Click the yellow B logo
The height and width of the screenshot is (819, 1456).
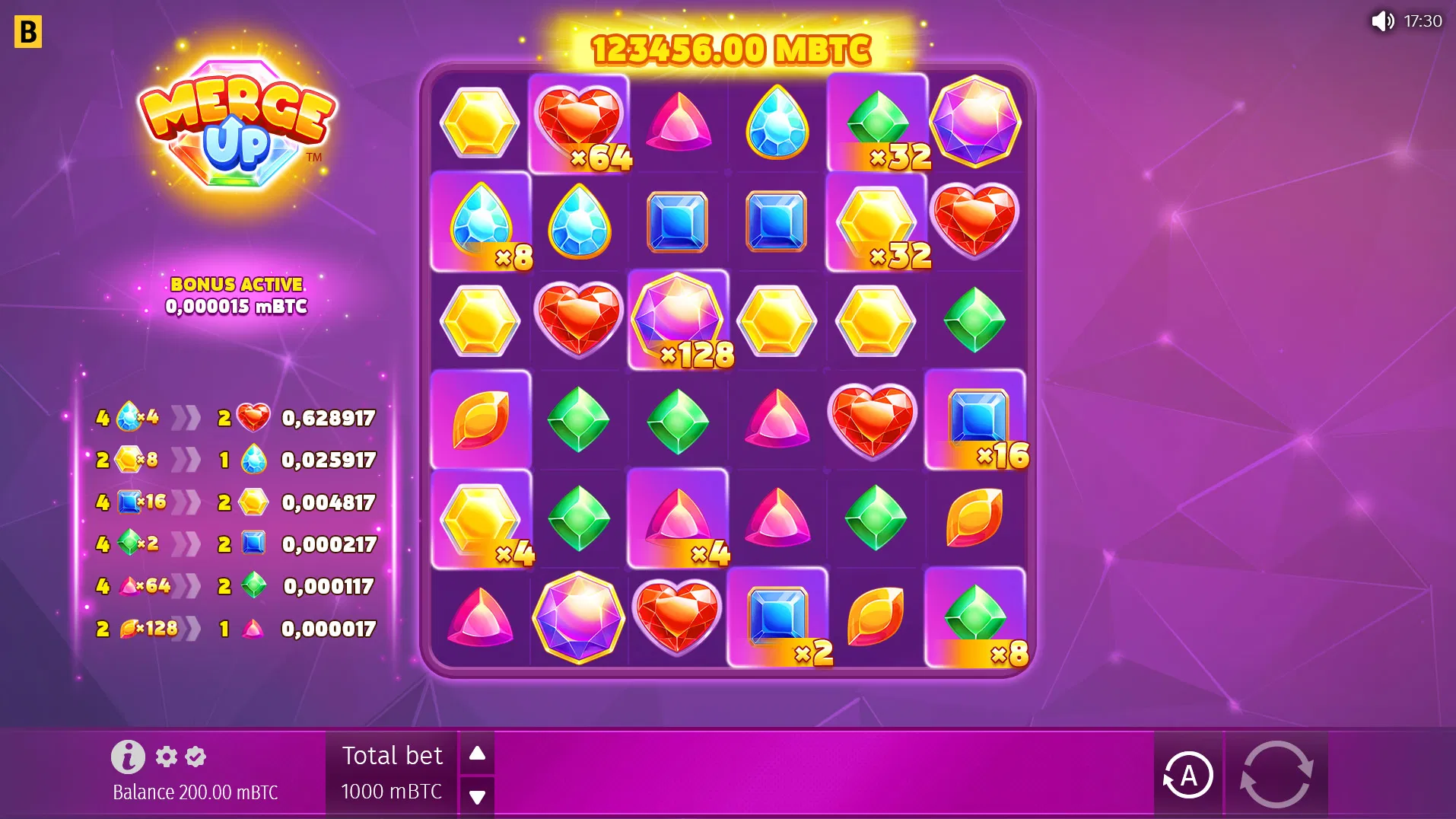point(28,32)
